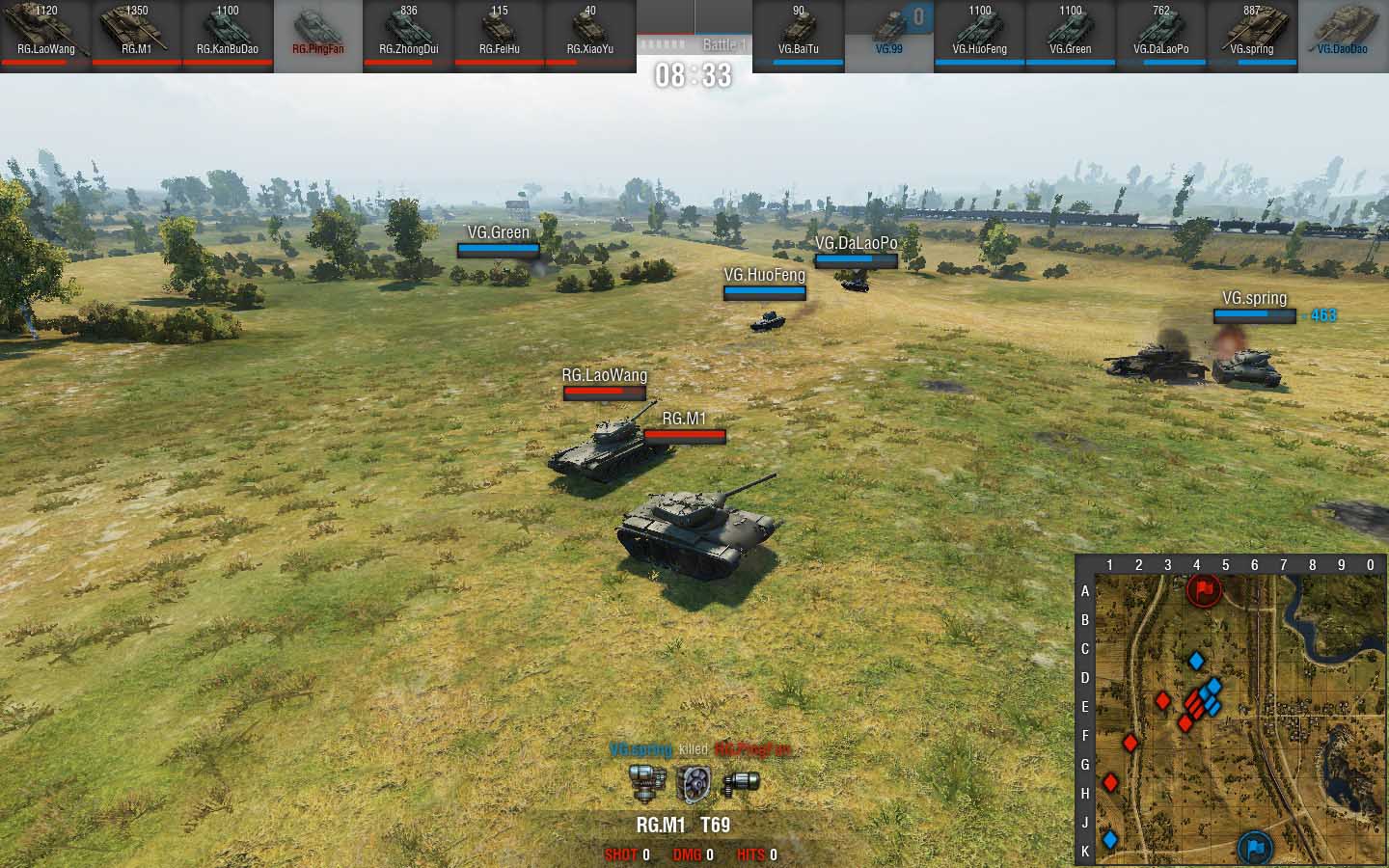Pick VG.DaoDao's tank panel
Viewport: 1389px width, 868px height.
[1342, 35]
